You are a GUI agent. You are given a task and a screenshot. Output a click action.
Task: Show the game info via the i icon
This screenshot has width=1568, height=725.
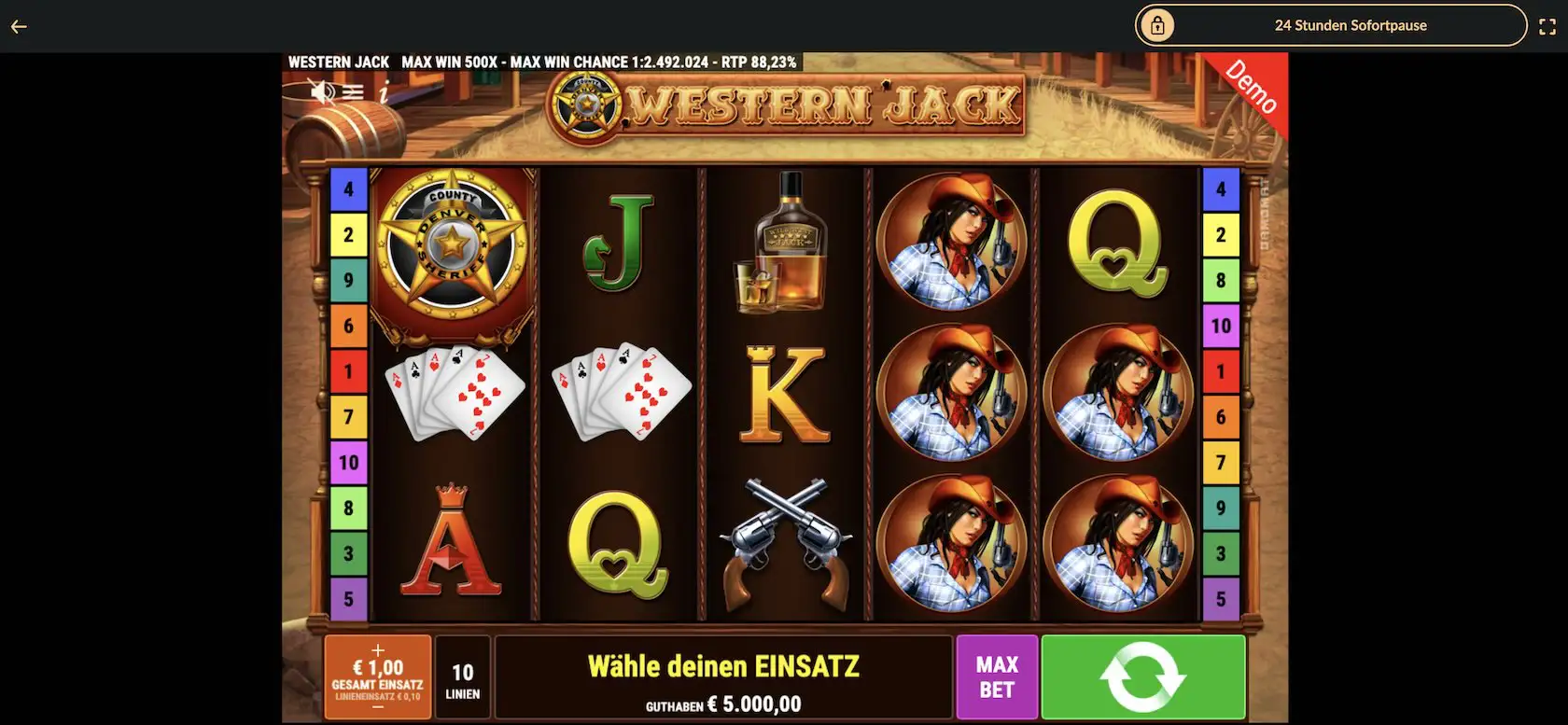(x=383, y=91)
